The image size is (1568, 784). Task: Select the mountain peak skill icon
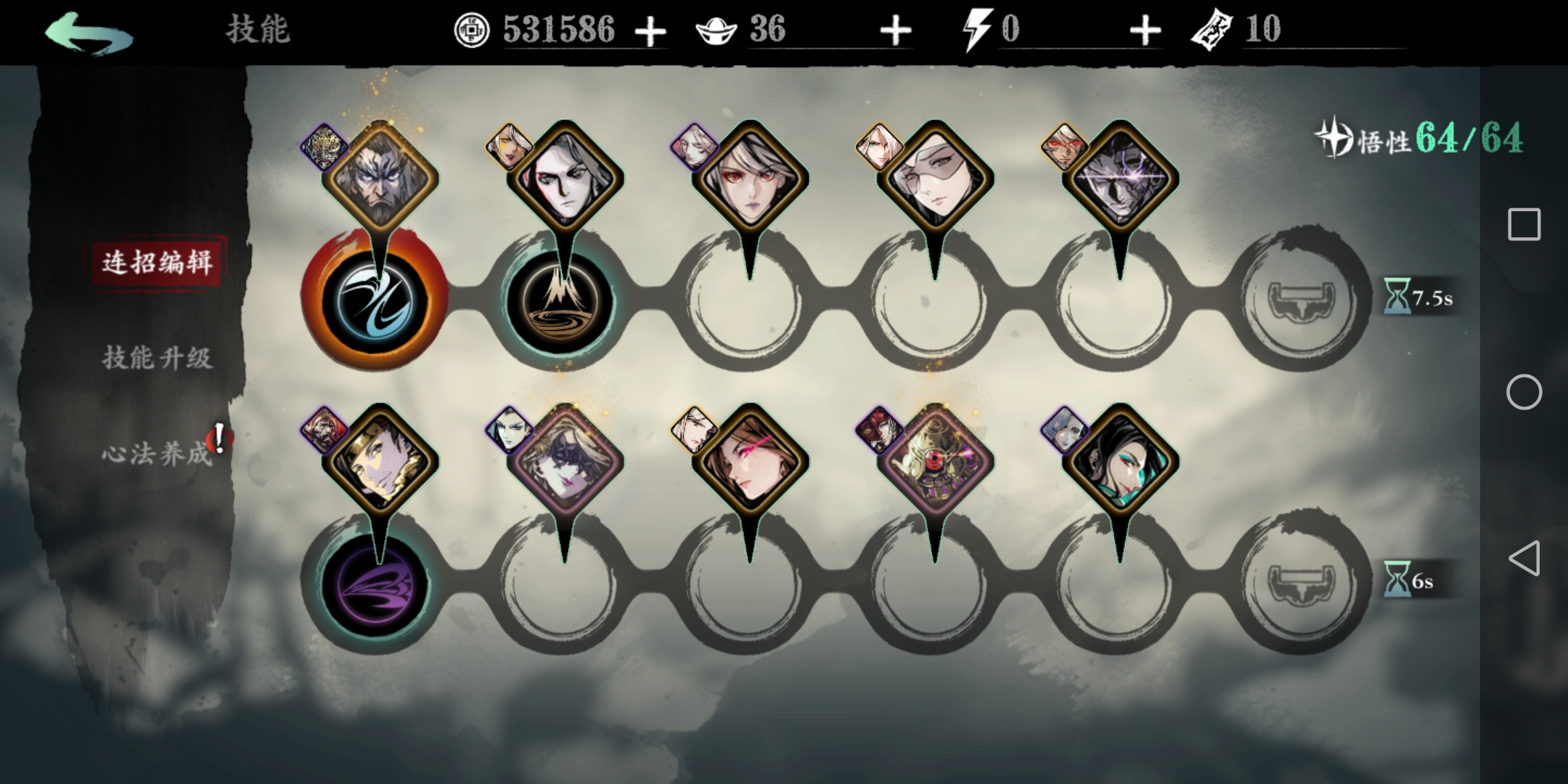[x=560, y=301]
